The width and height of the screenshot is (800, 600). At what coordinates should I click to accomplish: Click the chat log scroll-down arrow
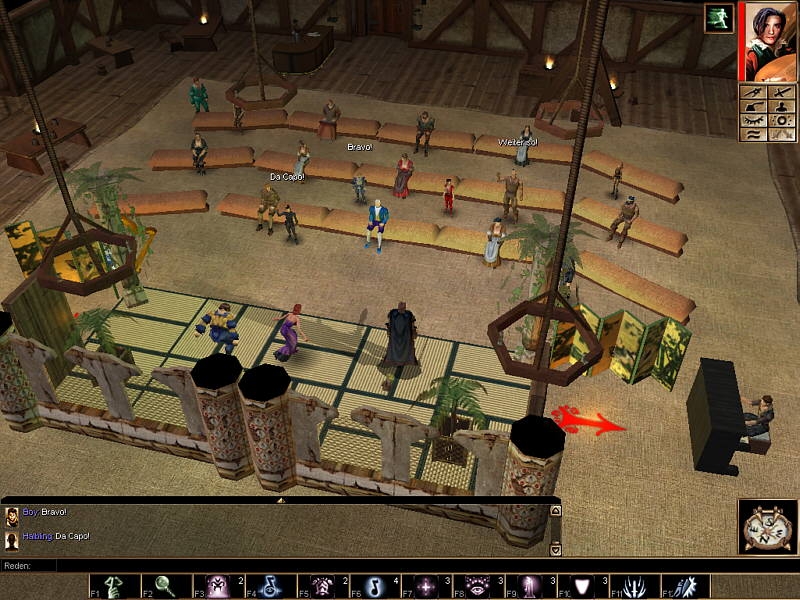pos(556,548)
